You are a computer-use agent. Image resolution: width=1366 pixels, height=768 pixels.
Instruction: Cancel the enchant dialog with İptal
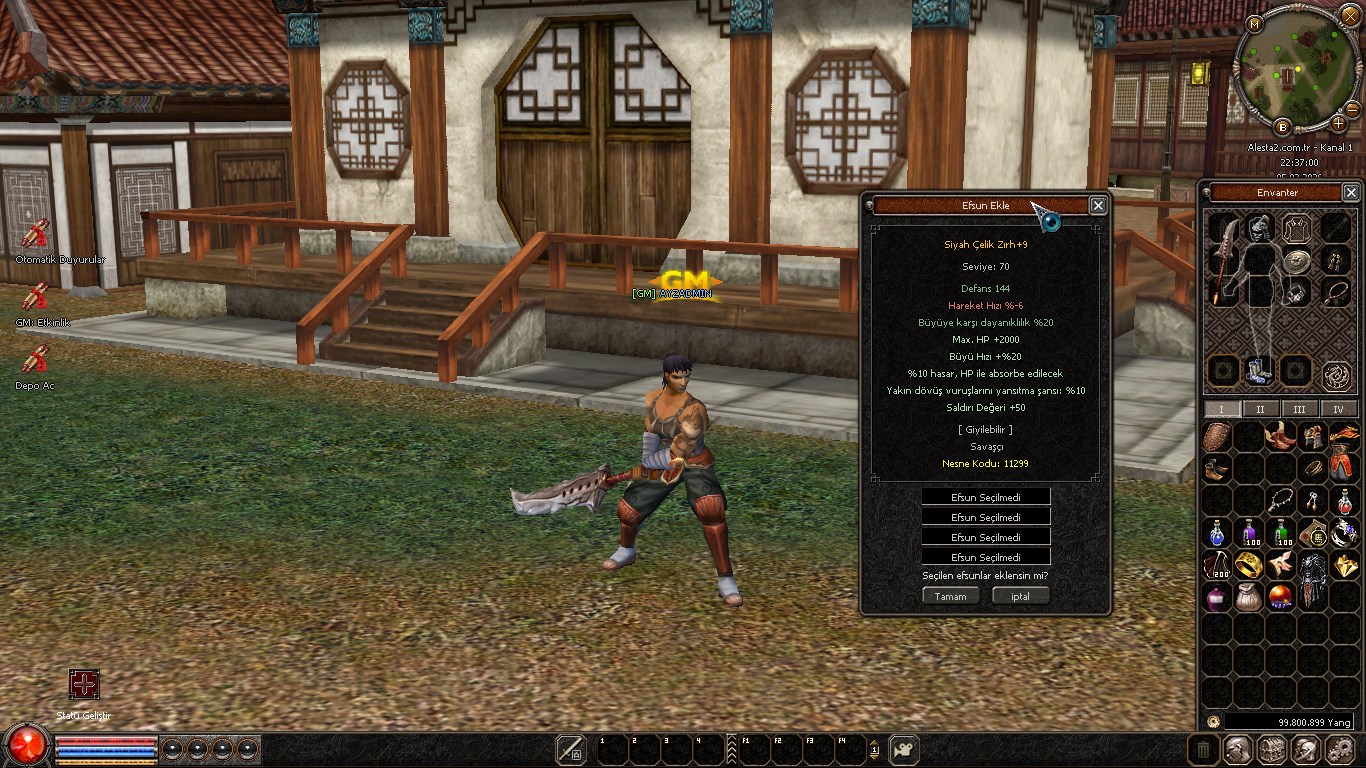[x=1020, y=596]
